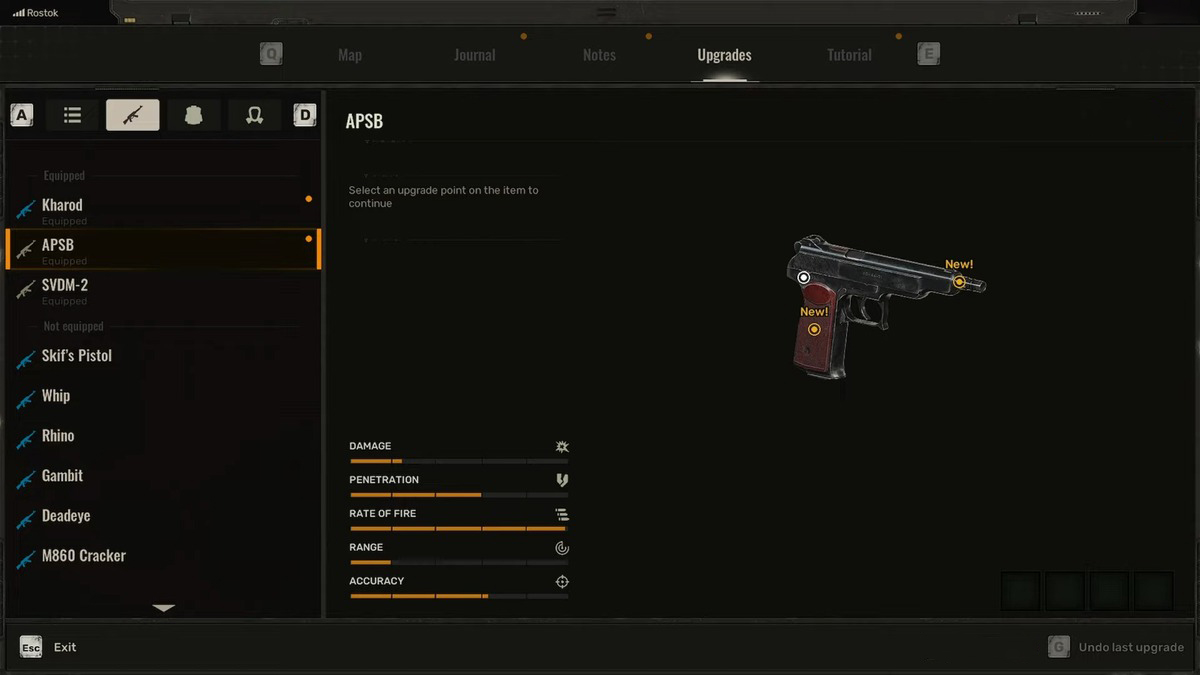The width and height of the screenshot is (1200, 675).
Task: Pick the Whip weapon entry
Action: tap(56, 396)
